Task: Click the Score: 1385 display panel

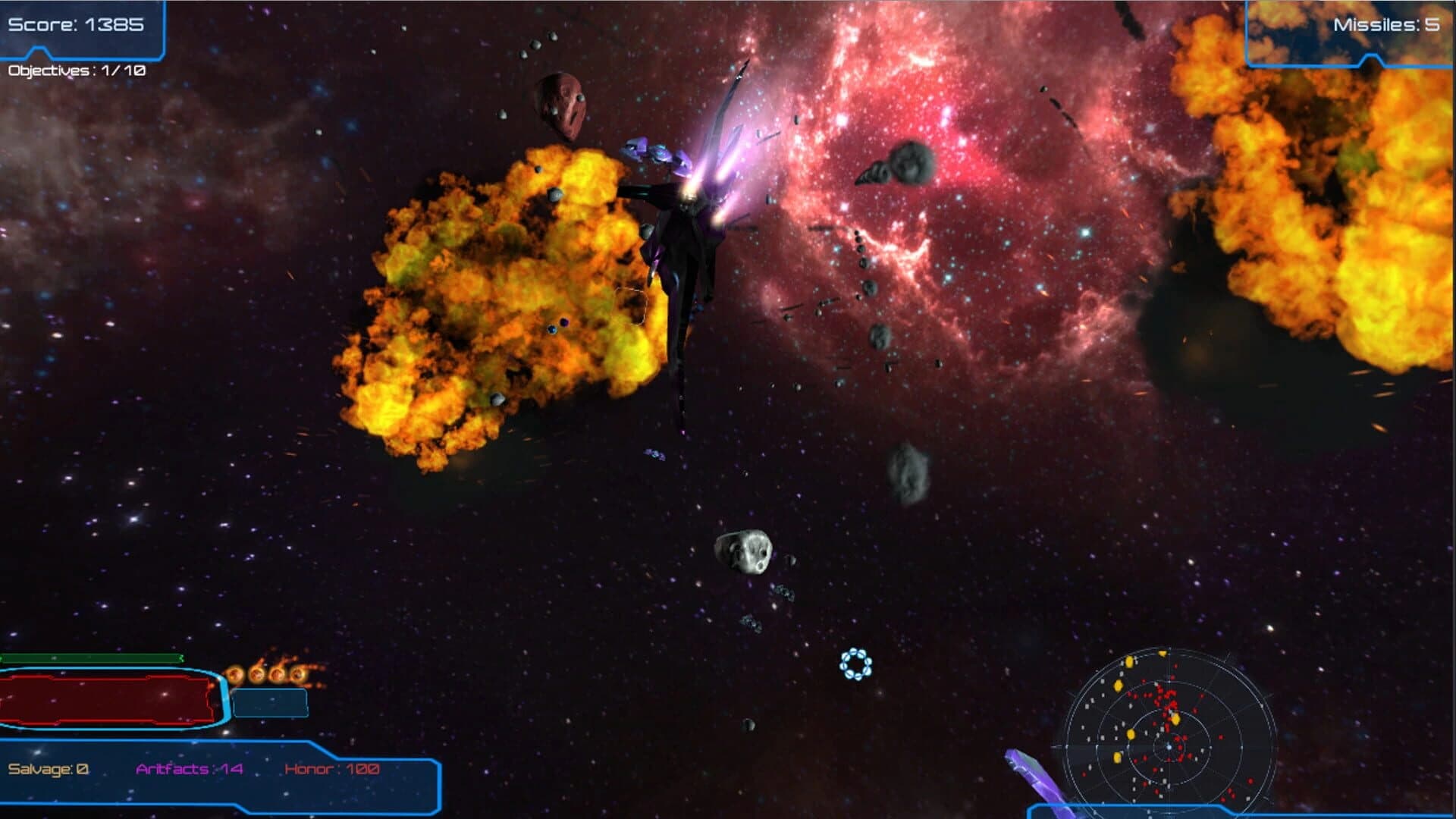Action: [76, 24]
